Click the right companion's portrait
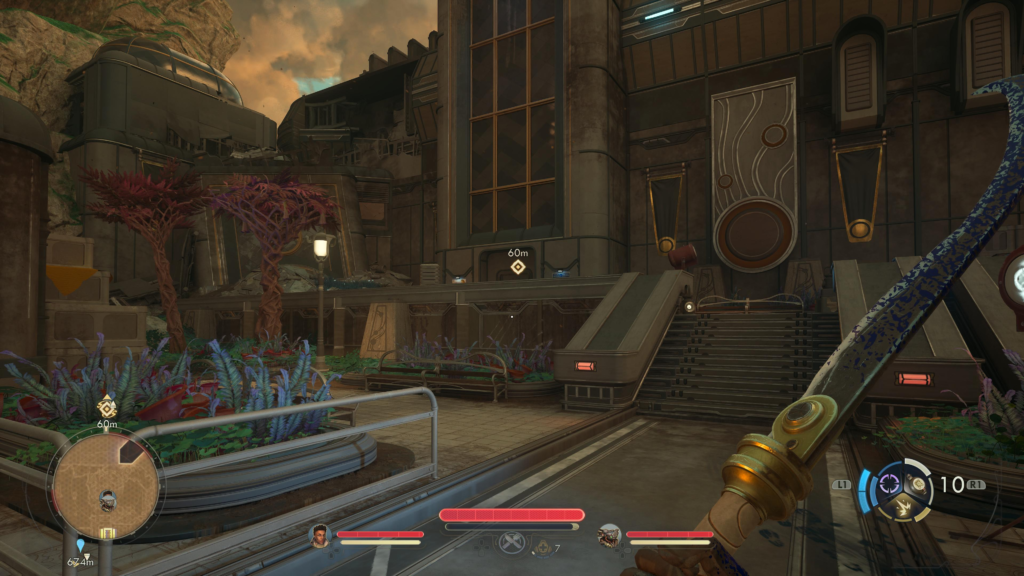1024x576 pixels. 608,536
